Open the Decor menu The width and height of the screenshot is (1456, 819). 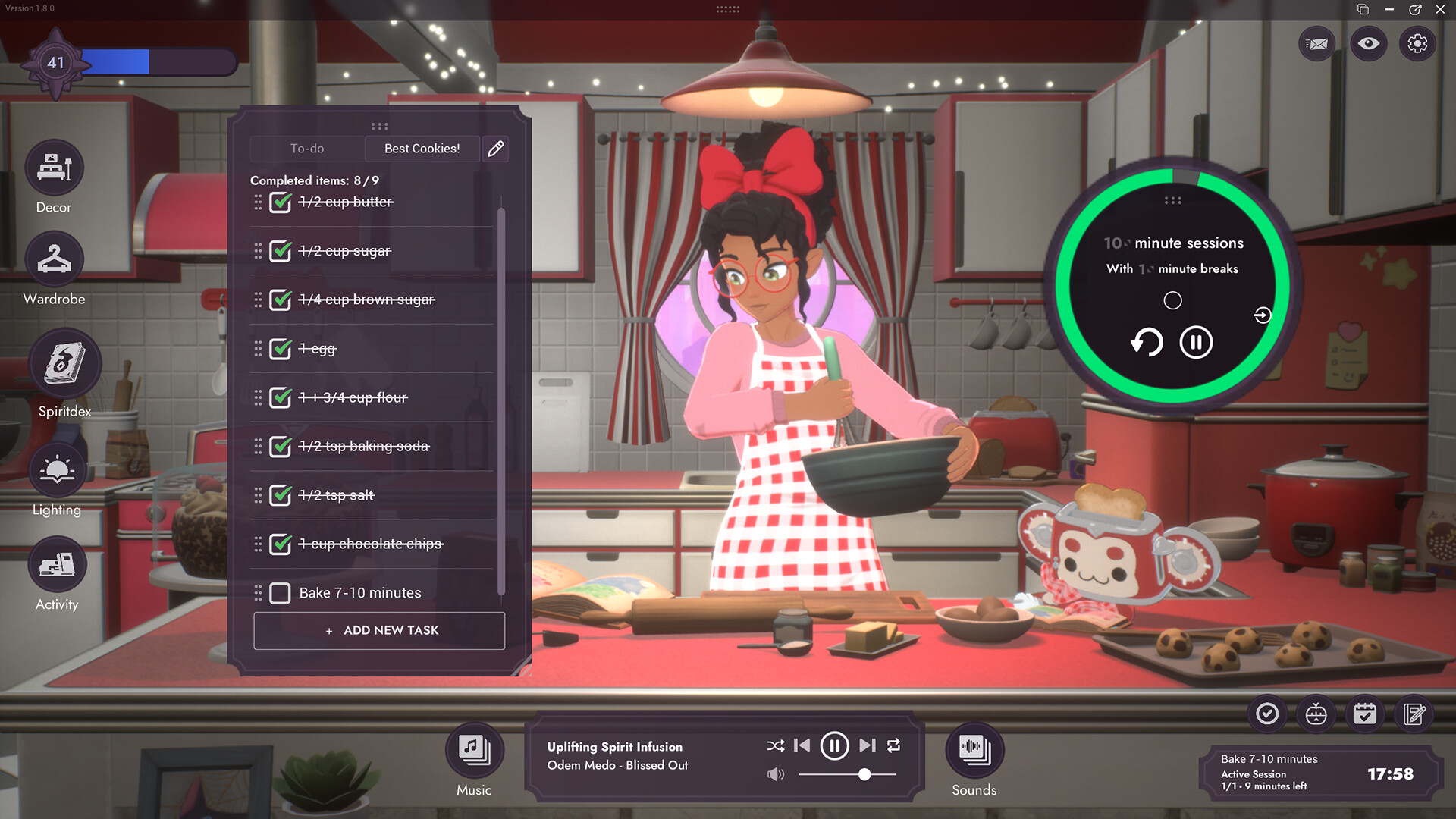pyautogui.click(x=54, y=168)
